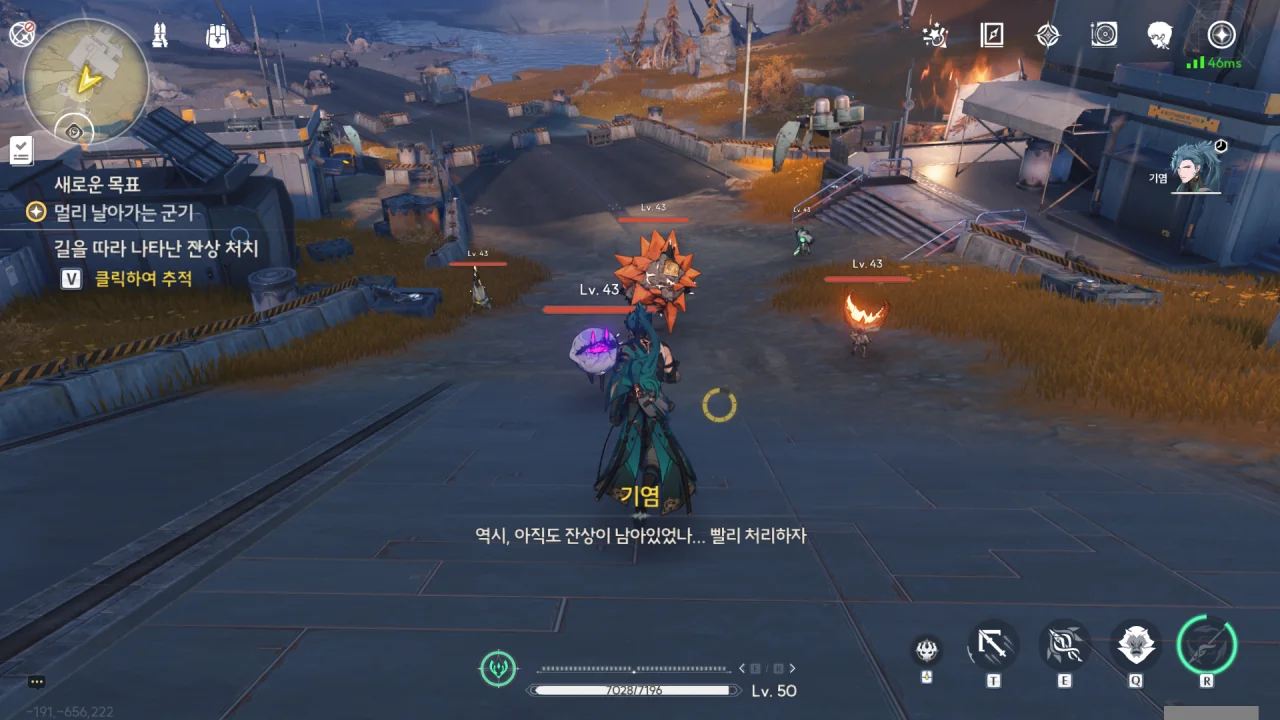Track the quest 멀리 날아가는 군기
Viewport: 1280px width, 720px height.
tap(112, 213)
